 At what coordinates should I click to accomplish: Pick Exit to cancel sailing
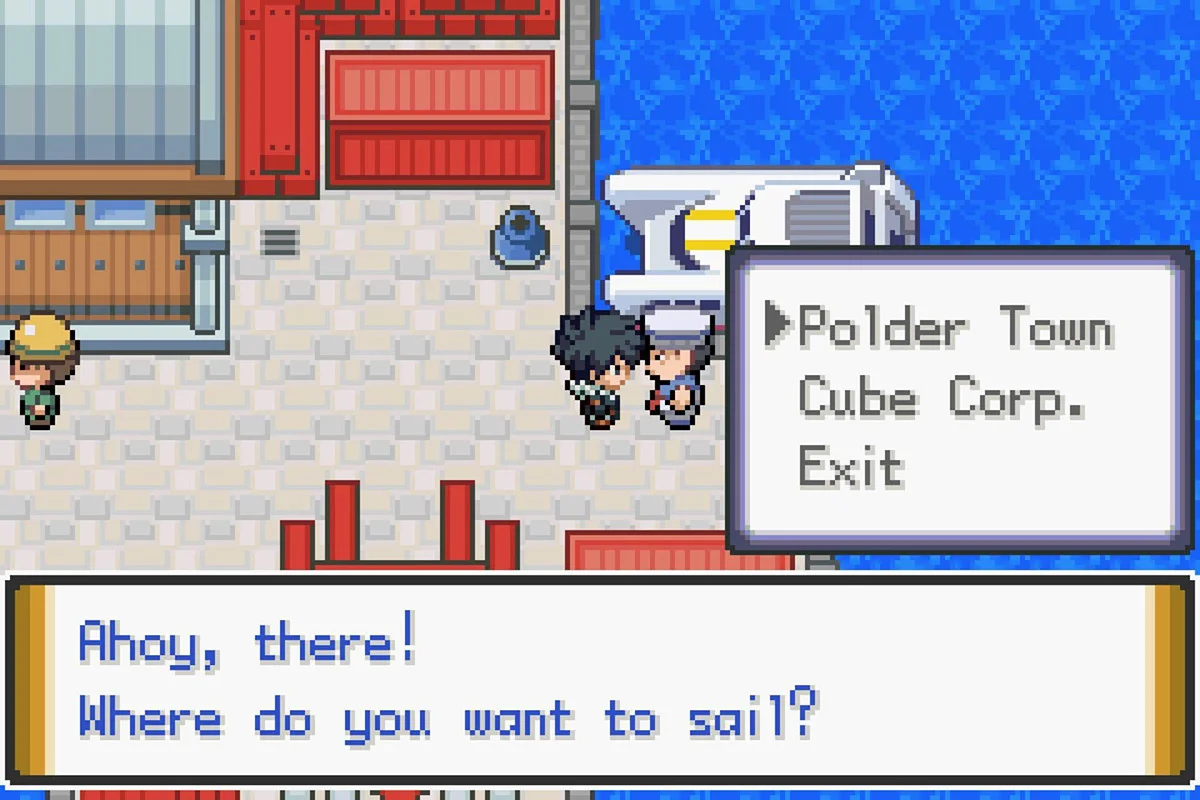point(851,467)
